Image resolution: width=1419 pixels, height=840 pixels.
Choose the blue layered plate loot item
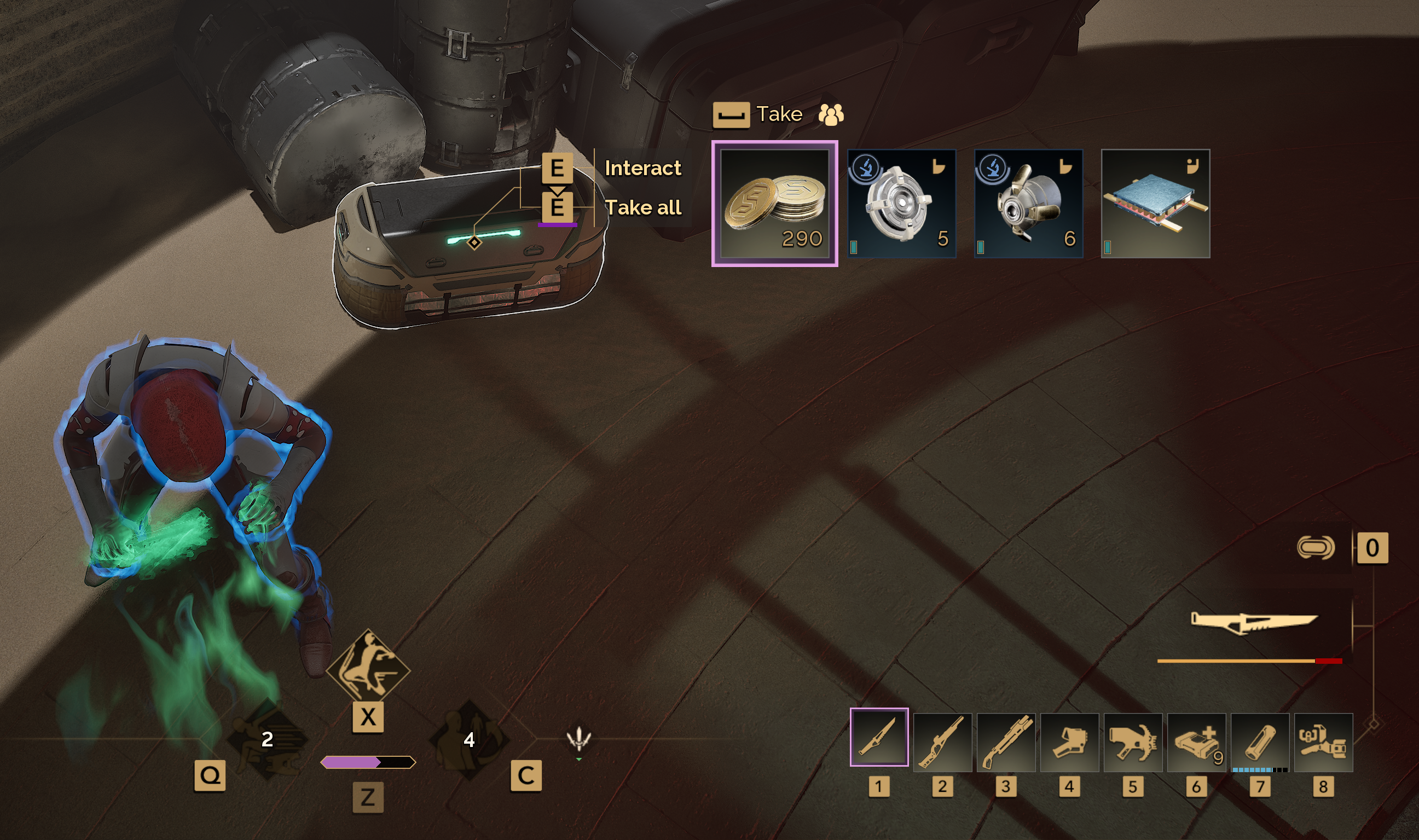(1155, 204)
